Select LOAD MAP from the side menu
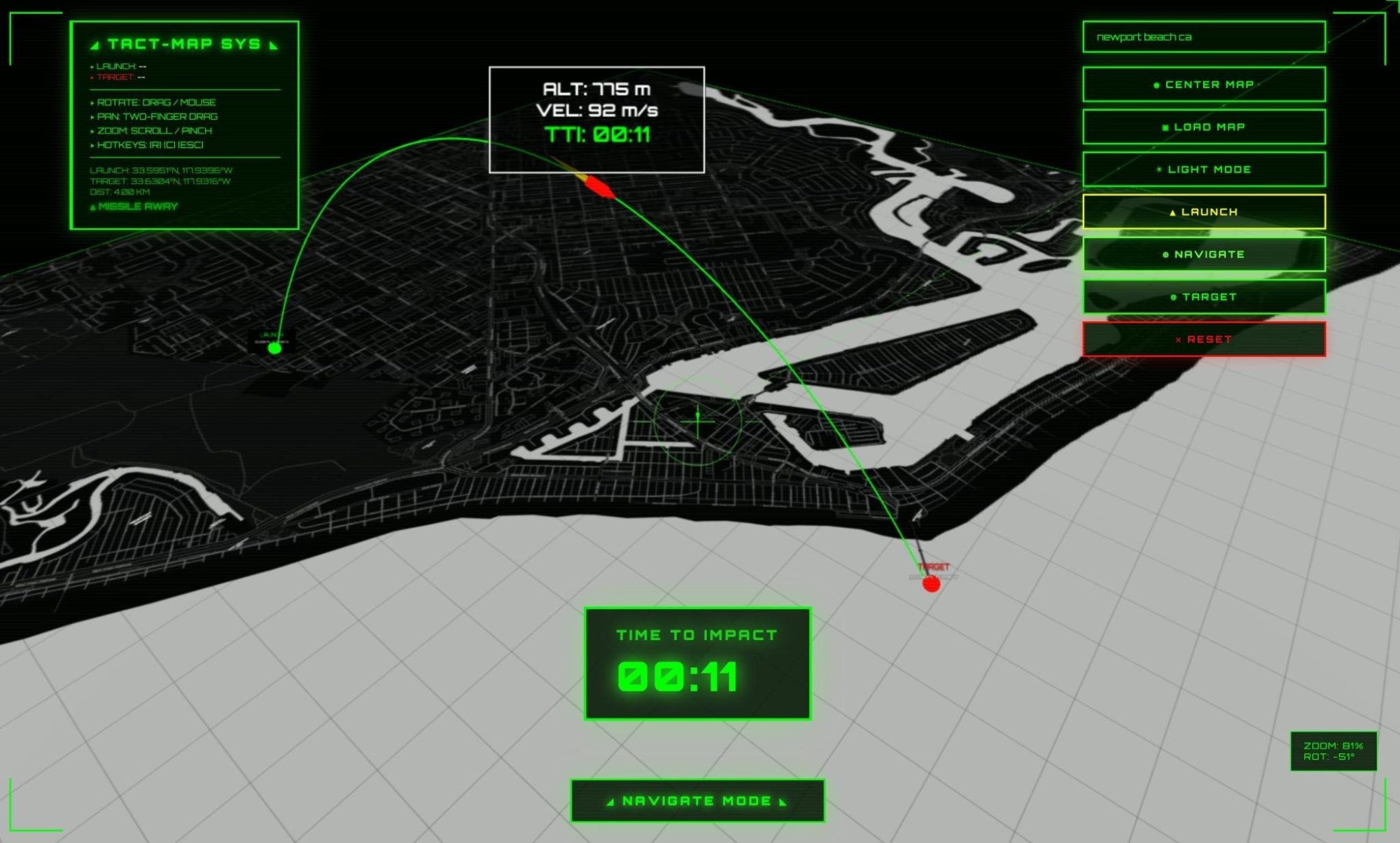The height and width of the screenshot is (843, 1400). tap(1203, 127)
